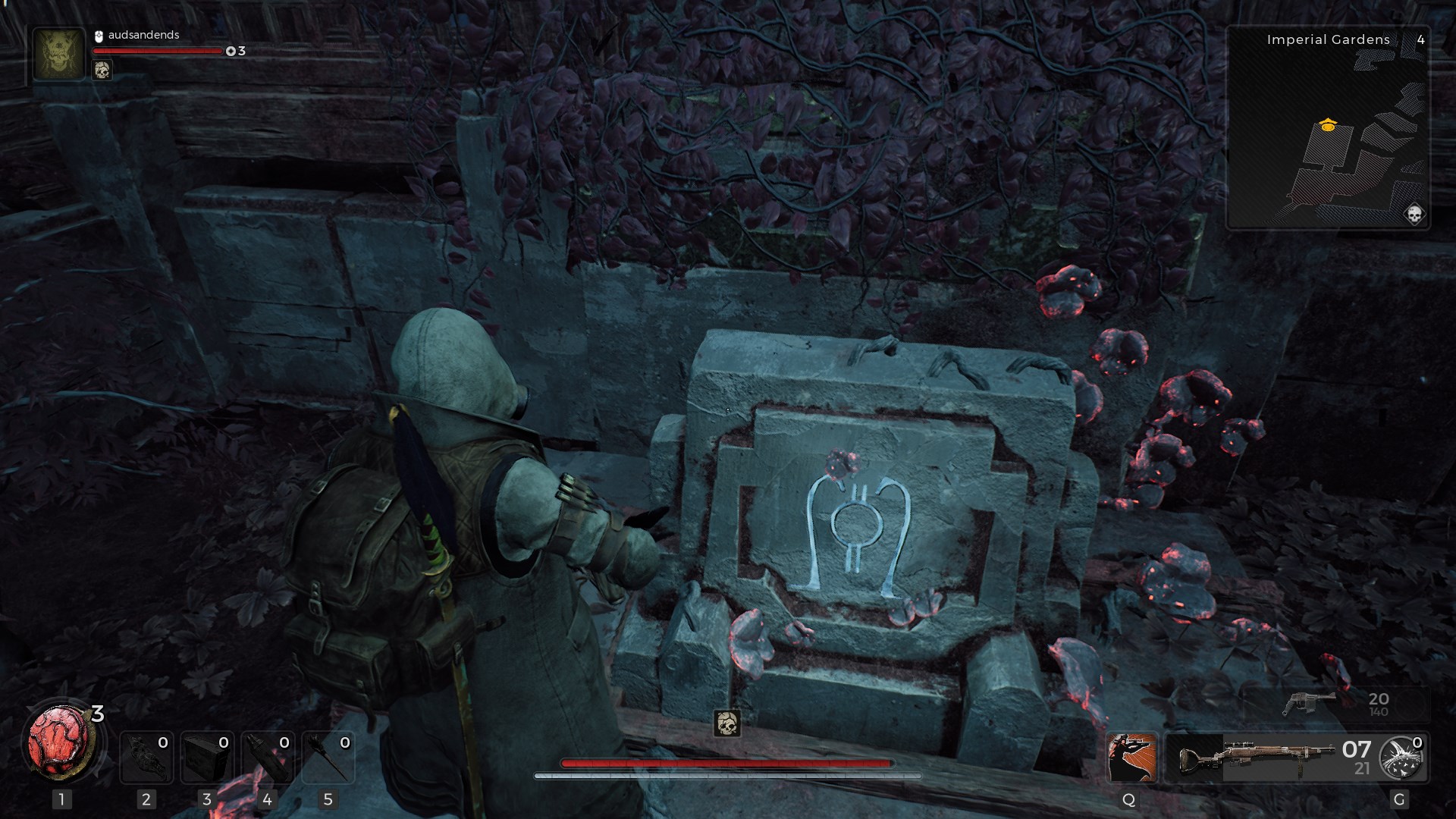The height and width of the screenshot is (819, 1456).
Task: Inspect the skull status icon under player name
Action: click(102, 71)
